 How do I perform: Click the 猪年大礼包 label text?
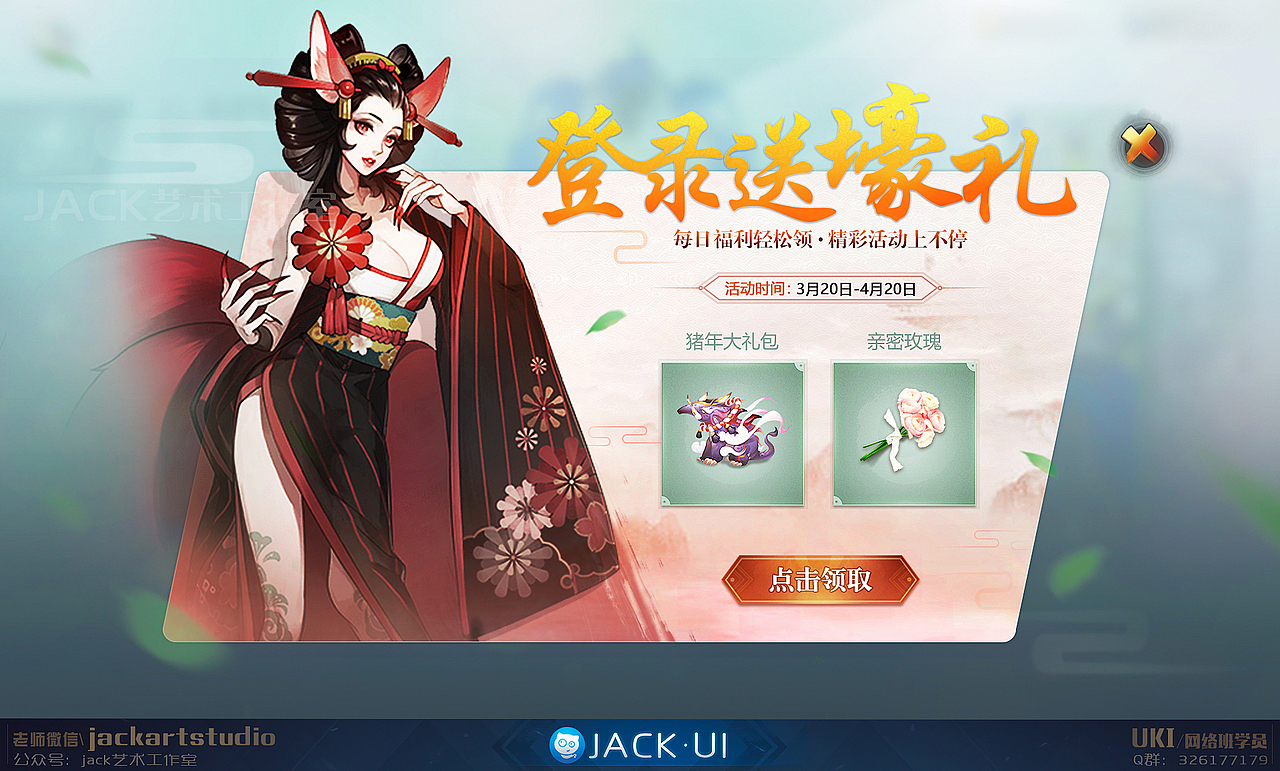pos(733,339)
